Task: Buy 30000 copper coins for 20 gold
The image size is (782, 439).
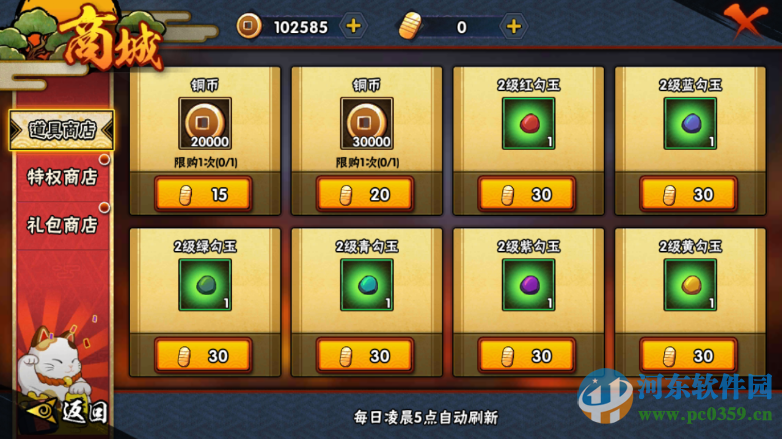Action: pyautogui.click(x=365, y=194)
